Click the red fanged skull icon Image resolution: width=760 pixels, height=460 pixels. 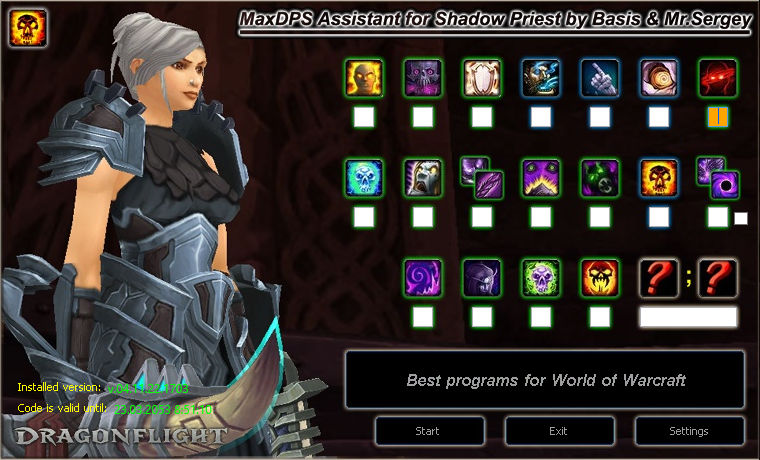pyautogui.click(x=600, y=277)
